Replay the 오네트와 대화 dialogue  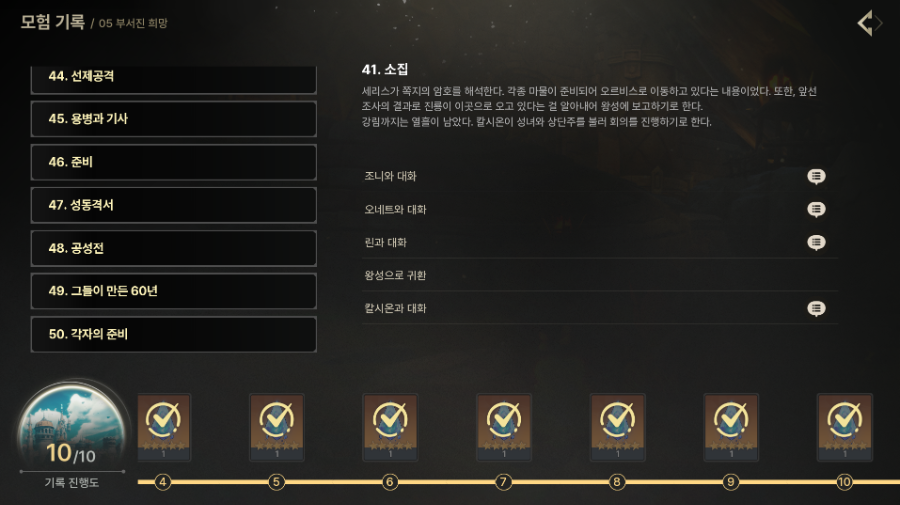816,209
